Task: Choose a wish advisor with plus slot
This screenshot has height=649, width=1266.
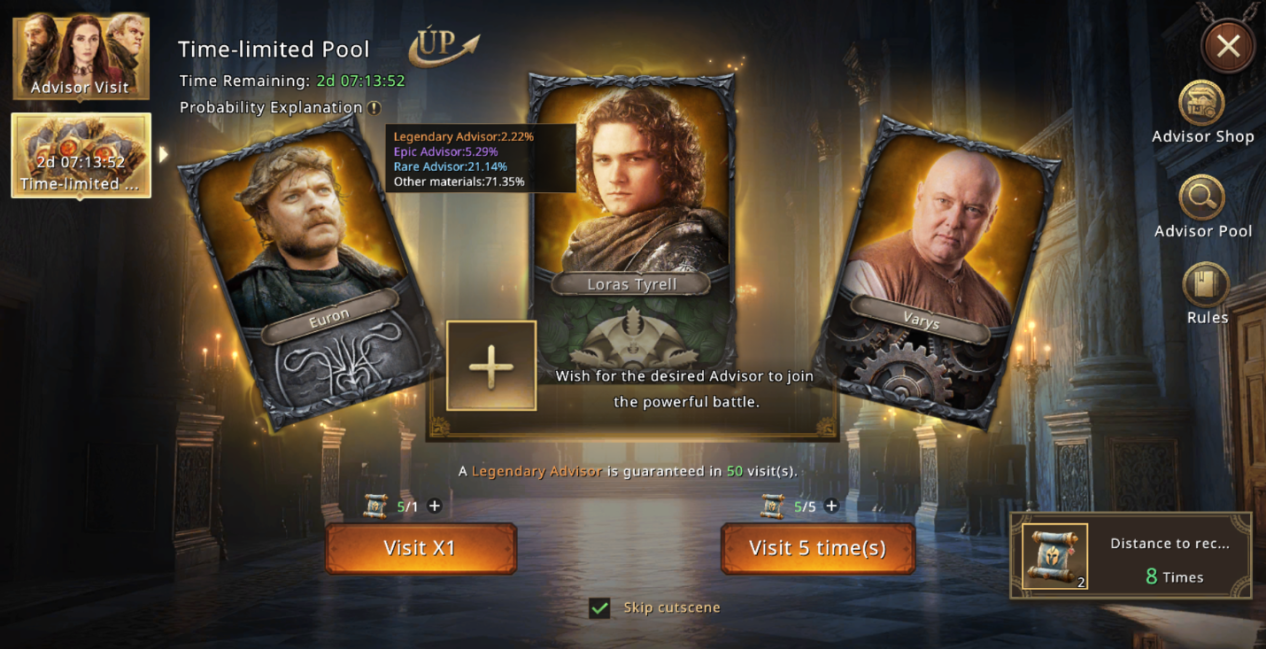Action: (x=491, y=366)
